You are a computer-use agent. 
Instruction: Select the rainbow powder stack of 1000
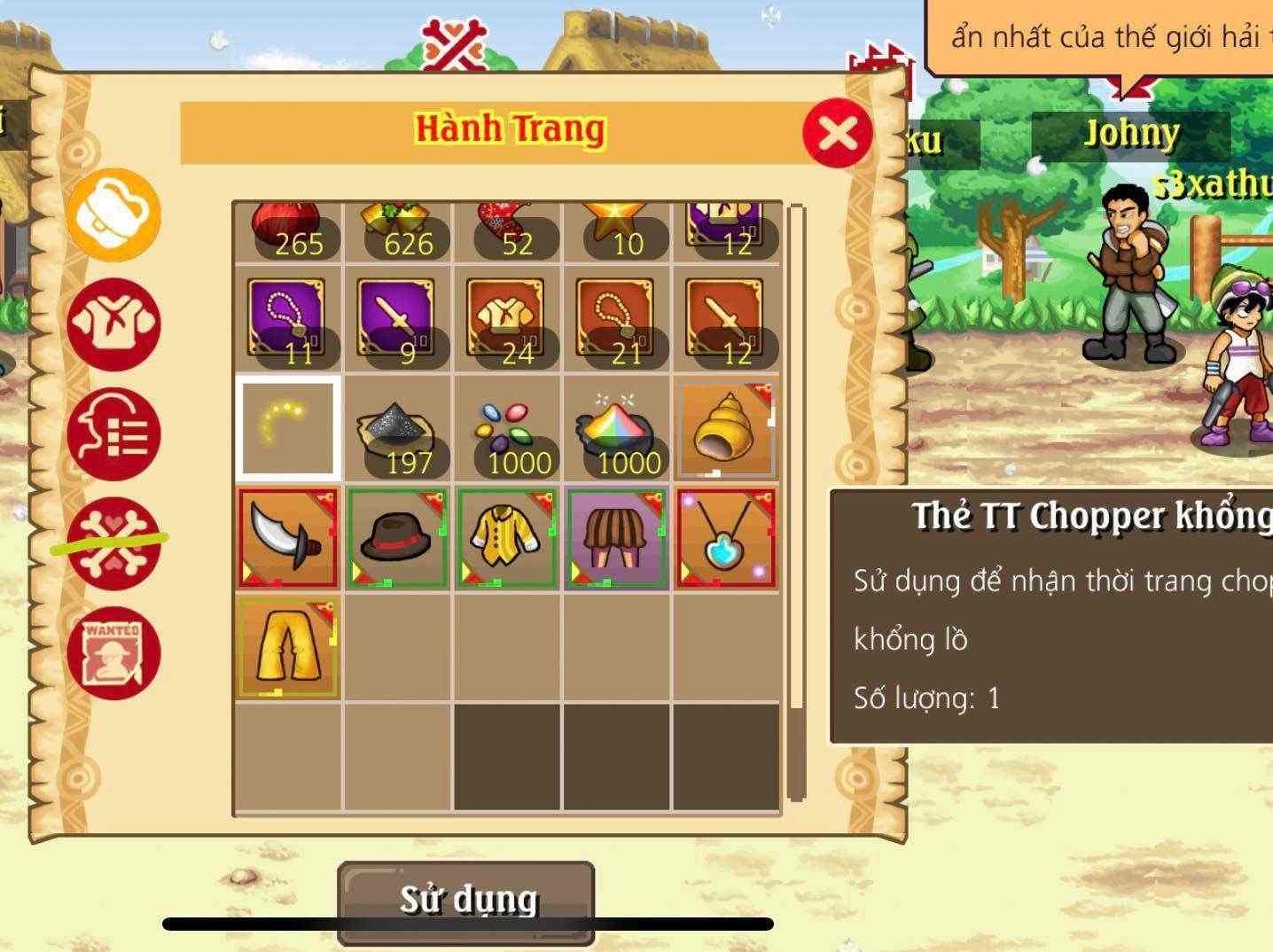tap(617, 428)
